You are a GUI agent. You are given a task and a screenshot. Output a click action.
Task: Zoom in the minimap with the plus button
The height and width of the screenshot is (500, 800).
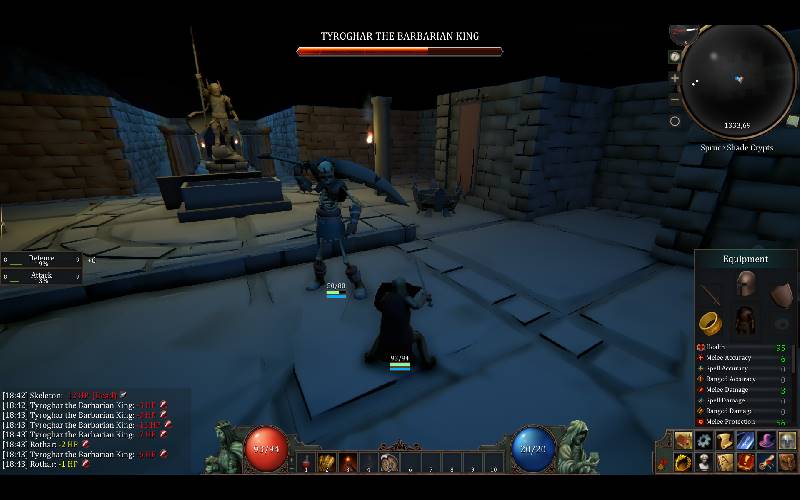coord(675,78)
